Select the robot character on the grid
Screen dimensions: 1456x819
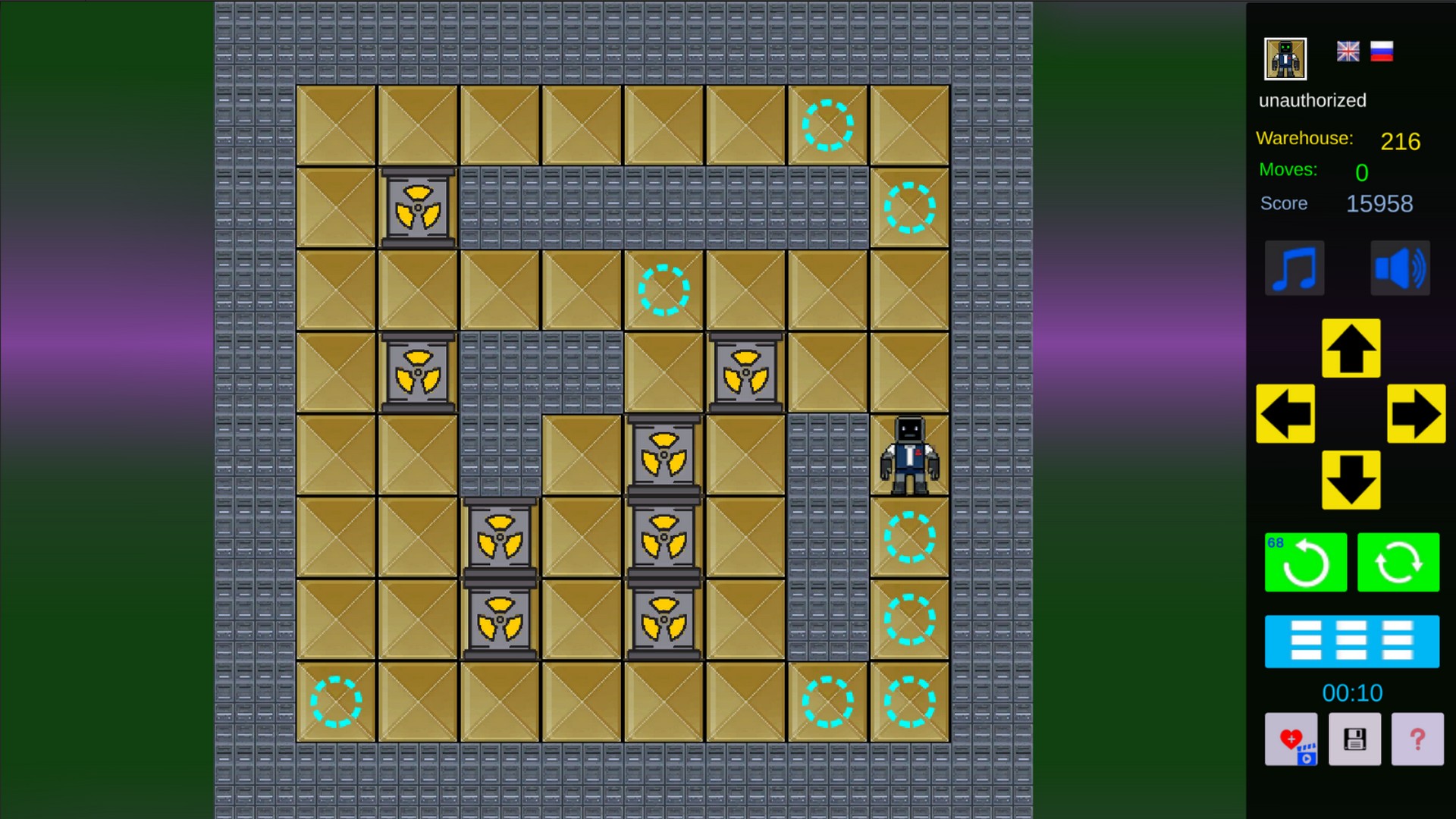908,453
